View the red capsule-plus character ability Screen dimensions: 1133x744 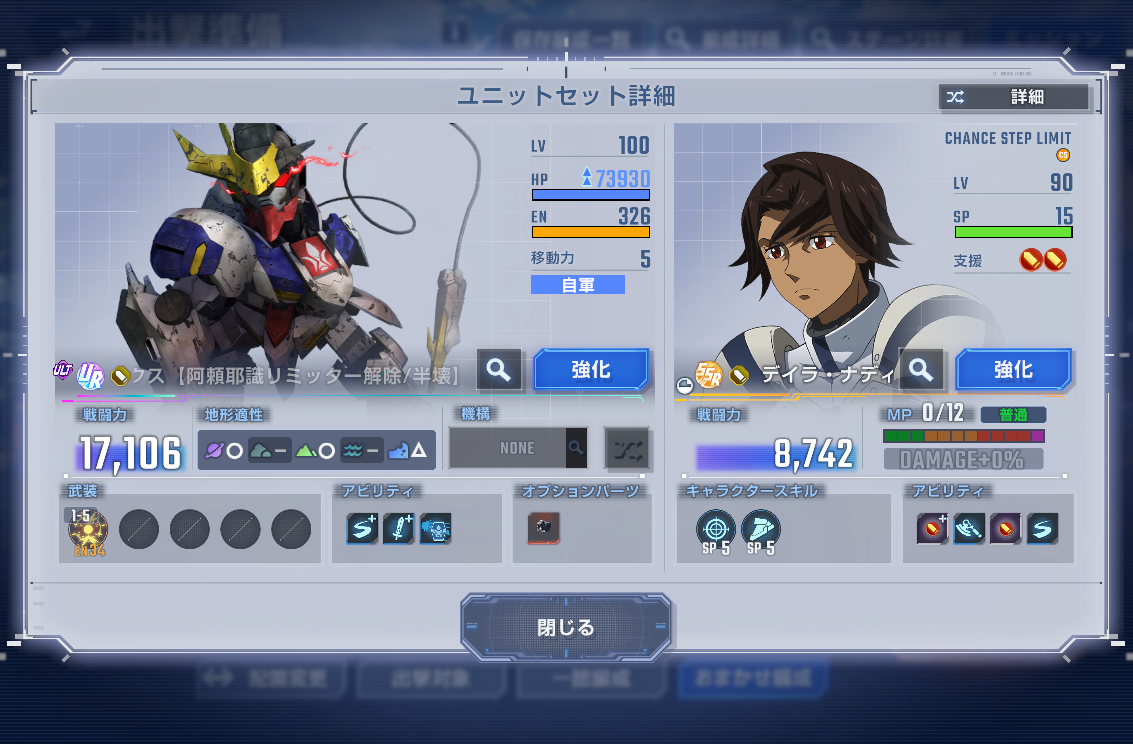932,528
